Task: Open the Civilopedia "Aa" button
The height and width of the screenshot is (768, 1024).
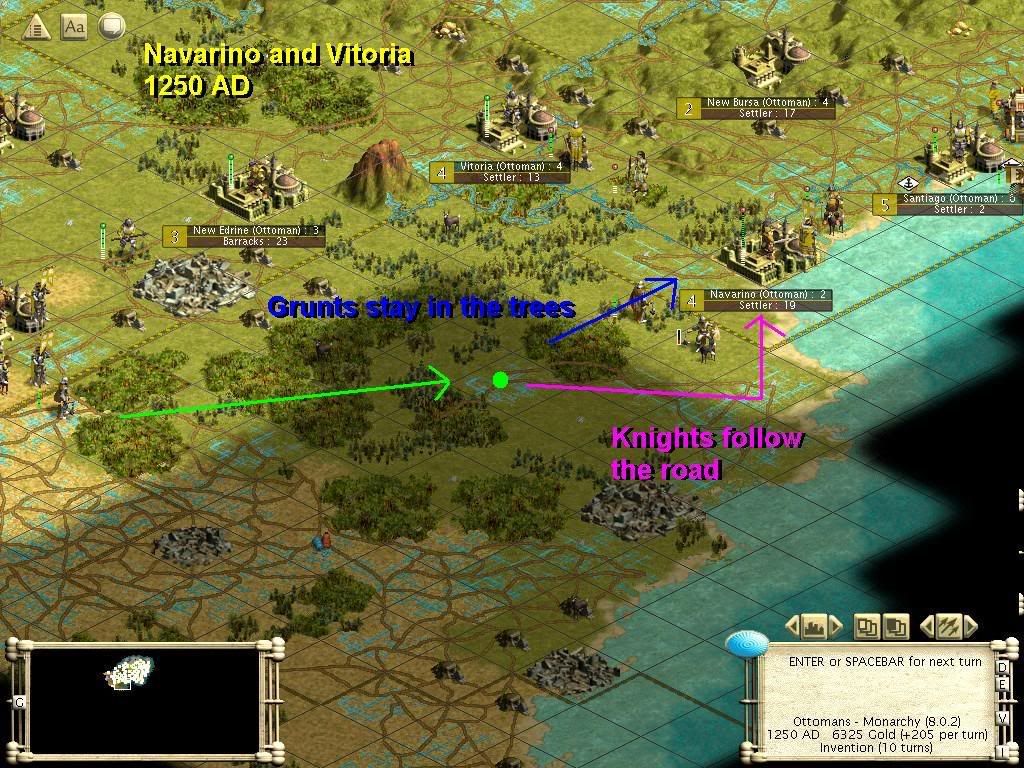Action: 74,27
